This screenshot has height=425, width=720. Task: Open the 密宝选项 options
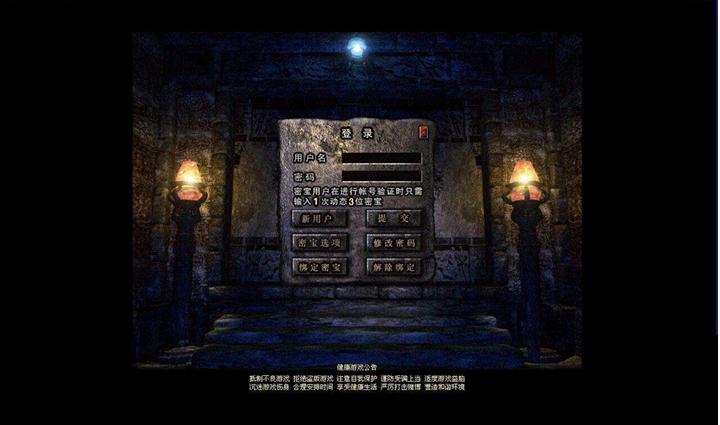(x=318, y=243)
